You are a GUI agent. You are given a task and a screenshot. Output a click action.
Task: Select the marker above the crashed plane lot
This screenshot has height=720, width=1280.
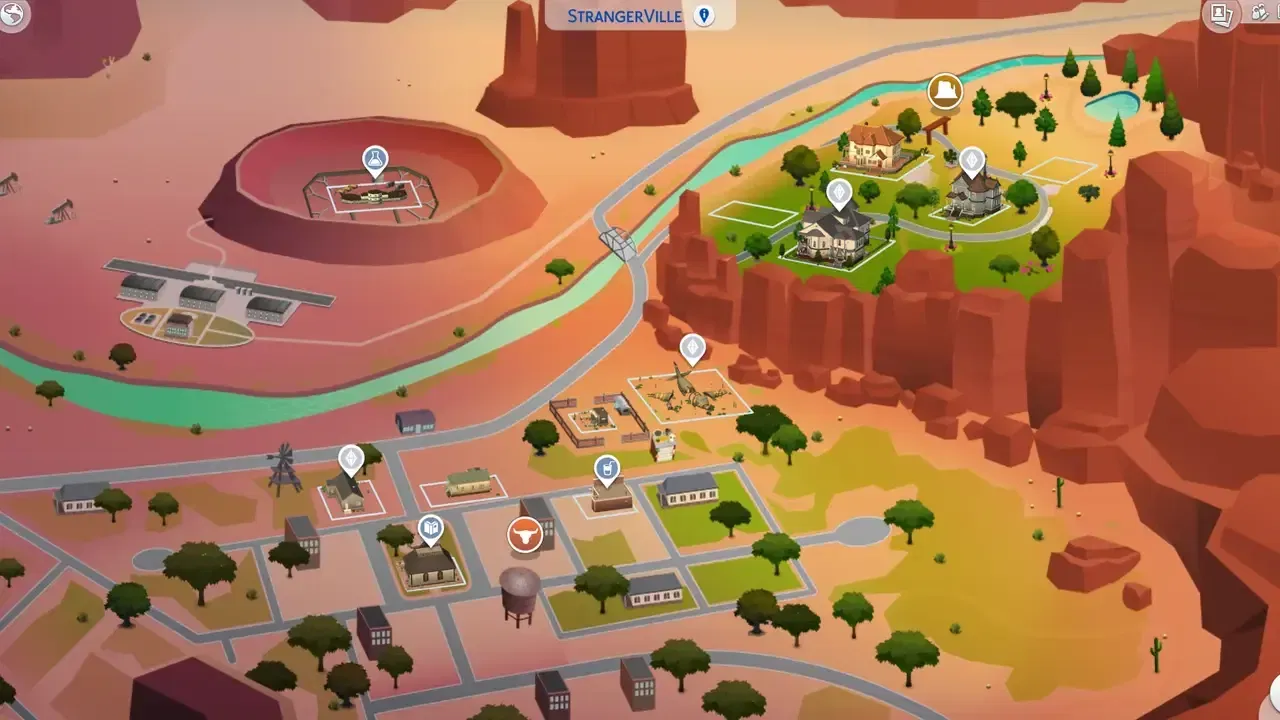(692, 348)
